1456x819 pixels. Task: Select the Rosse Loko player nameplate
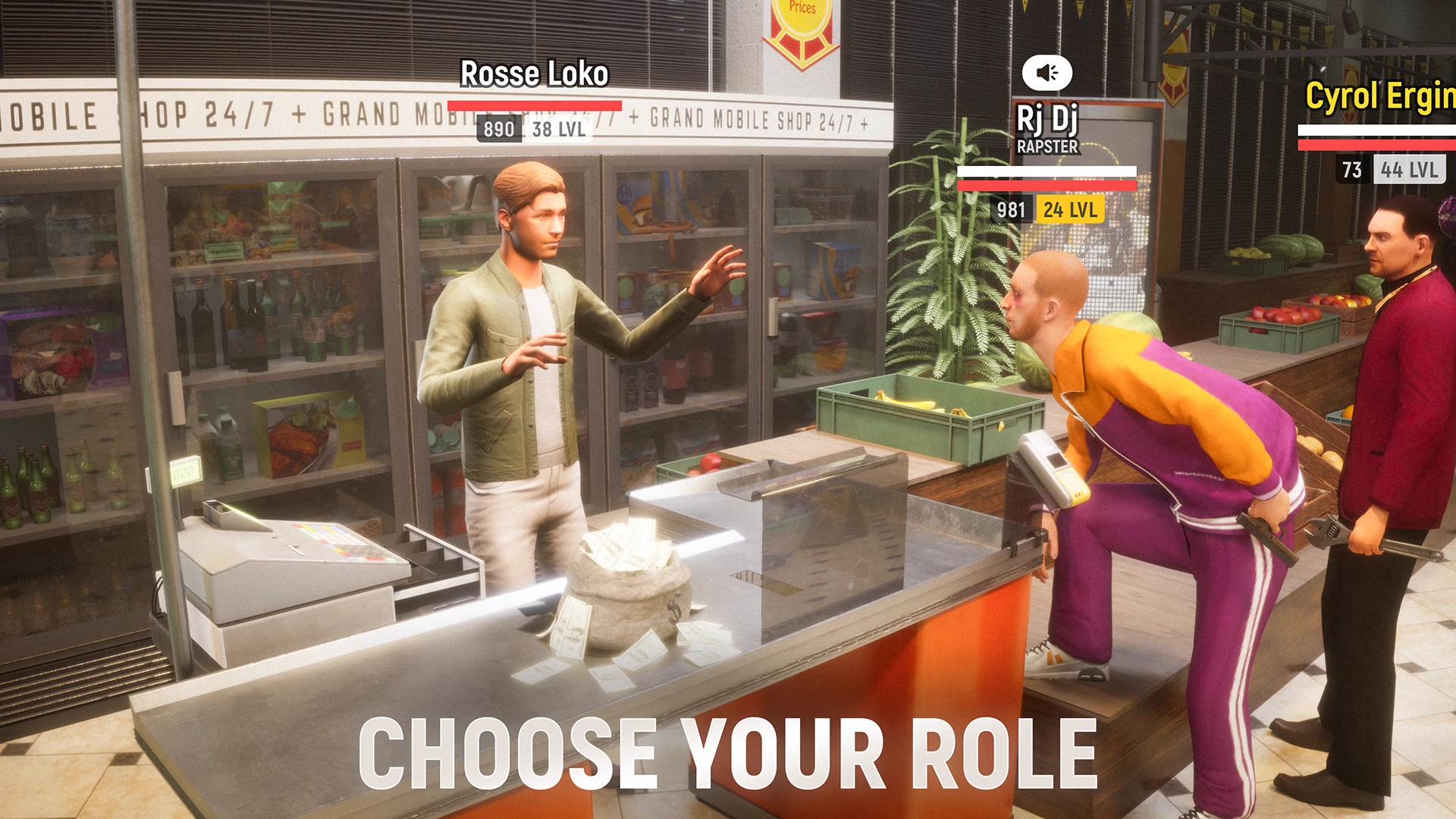[x=534, y=74]
